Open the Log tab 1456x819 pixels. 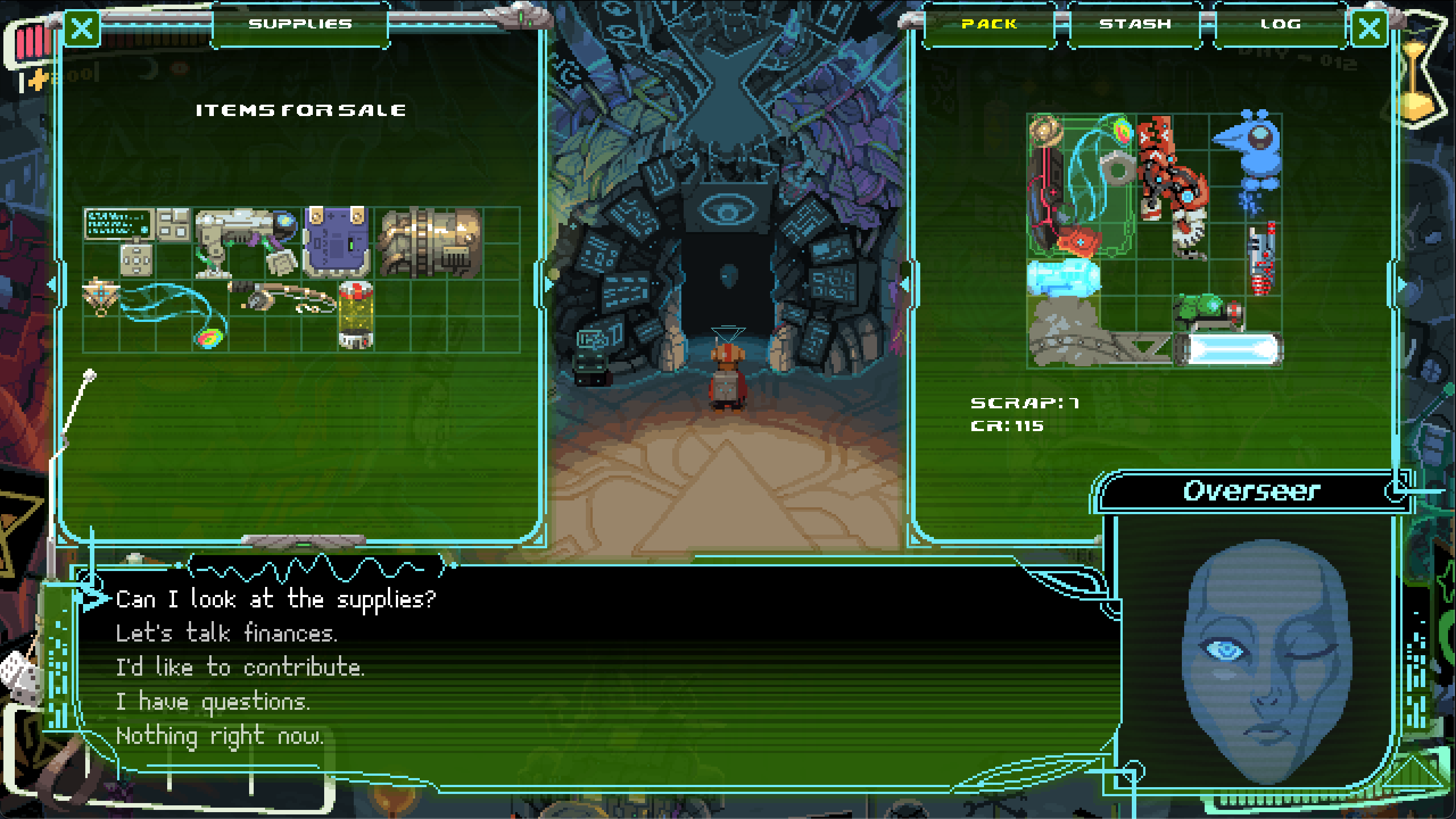[x=1280, y=24]
